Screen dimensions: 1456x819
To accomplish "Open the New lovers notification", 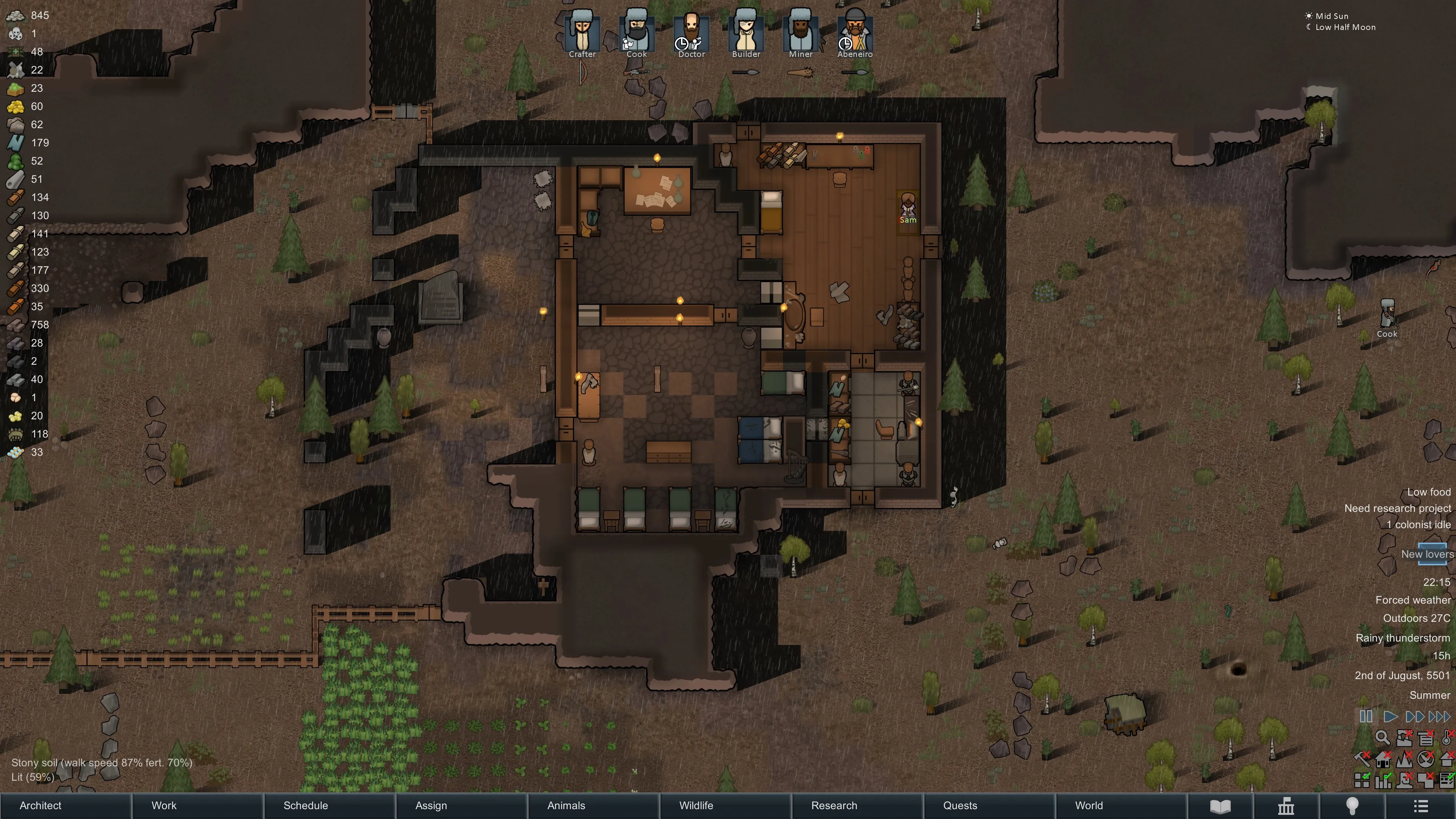I will click(1427, 554).
